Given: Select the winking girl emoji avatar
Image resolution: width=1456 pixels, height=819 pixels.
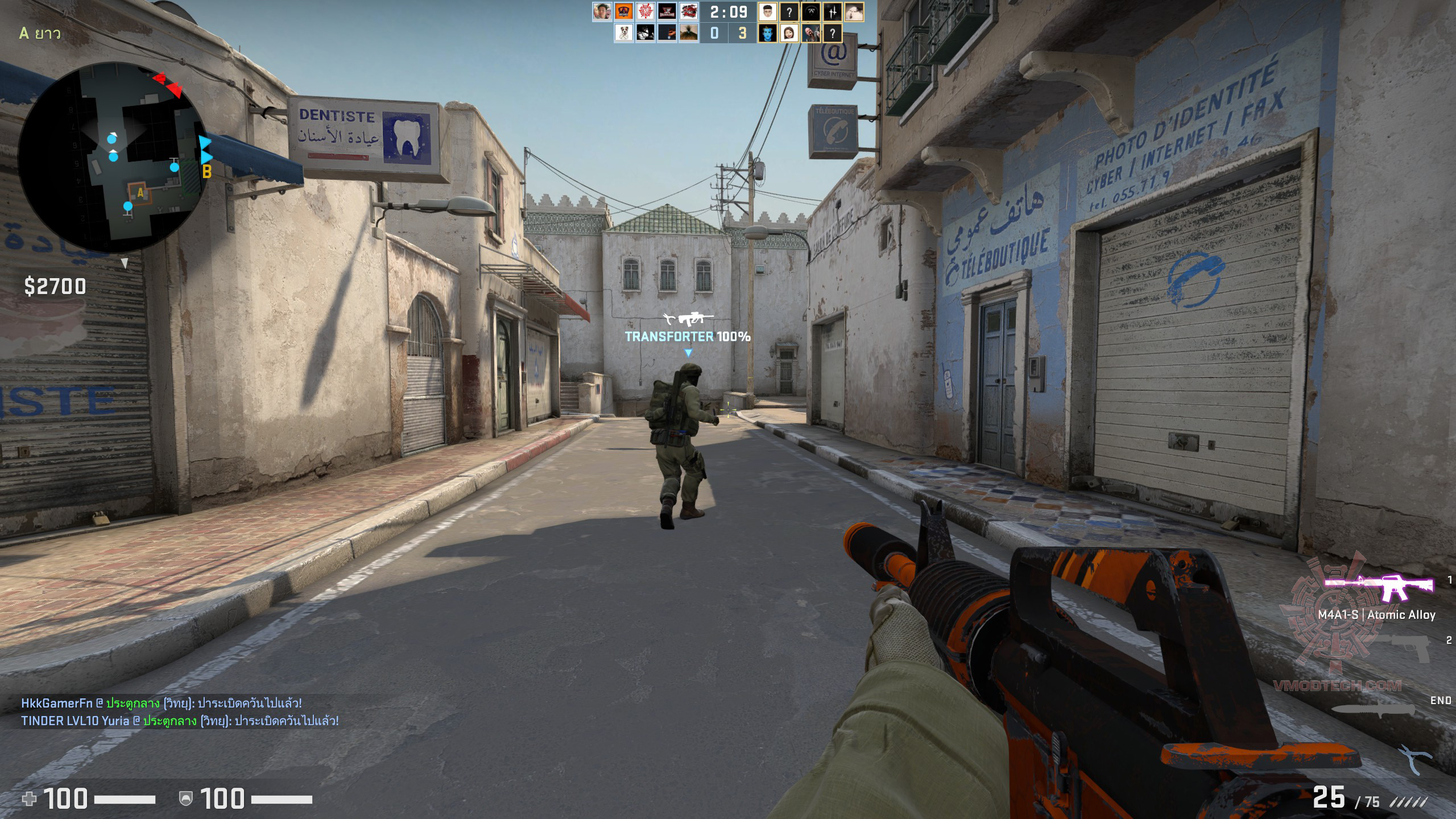Looking at the screenshot, I should coord(789,33).
